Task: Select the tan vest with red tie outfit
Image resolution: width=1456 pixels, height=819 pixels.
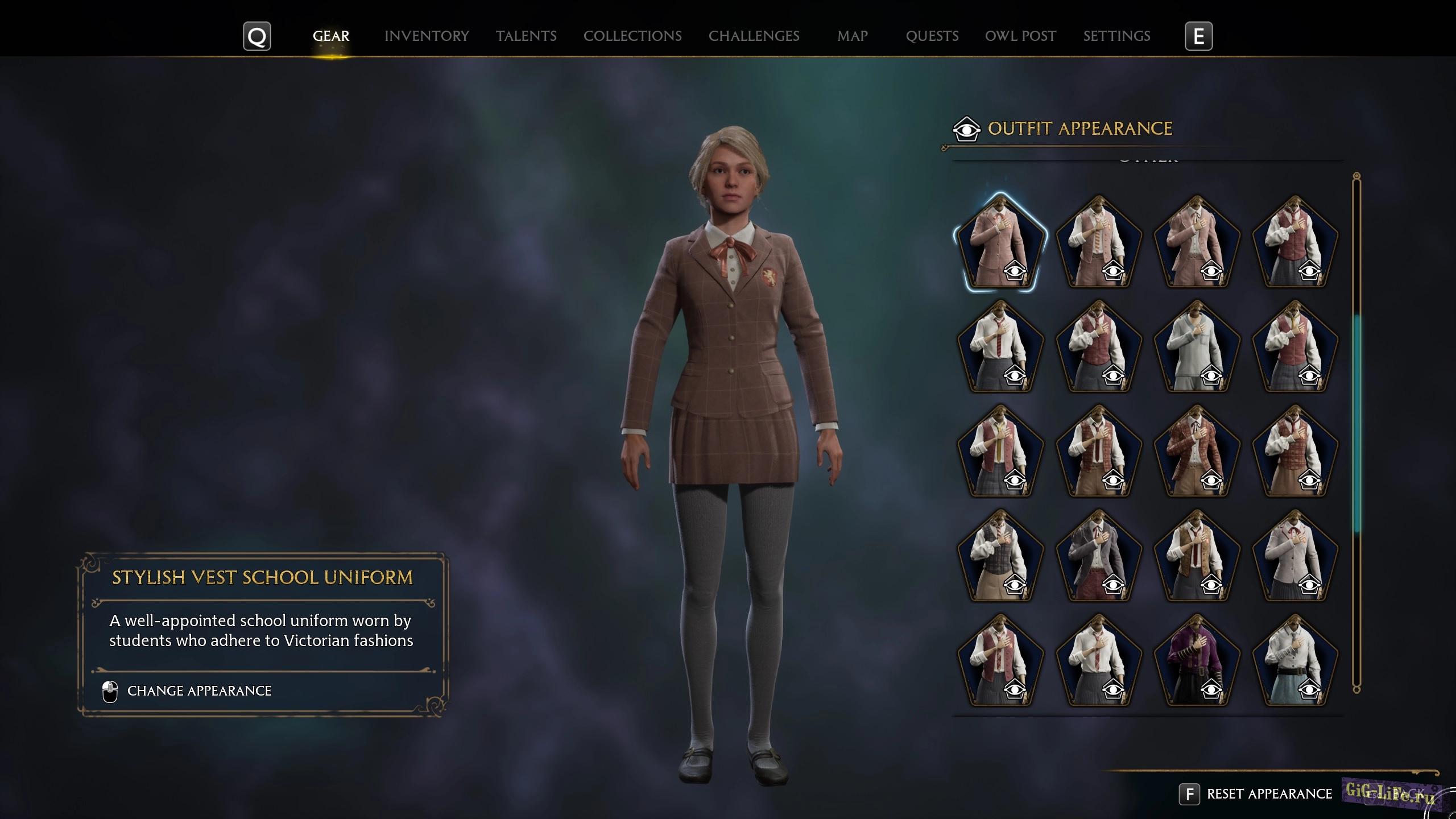Action: pyautogui.click(x=1197, y=555)
